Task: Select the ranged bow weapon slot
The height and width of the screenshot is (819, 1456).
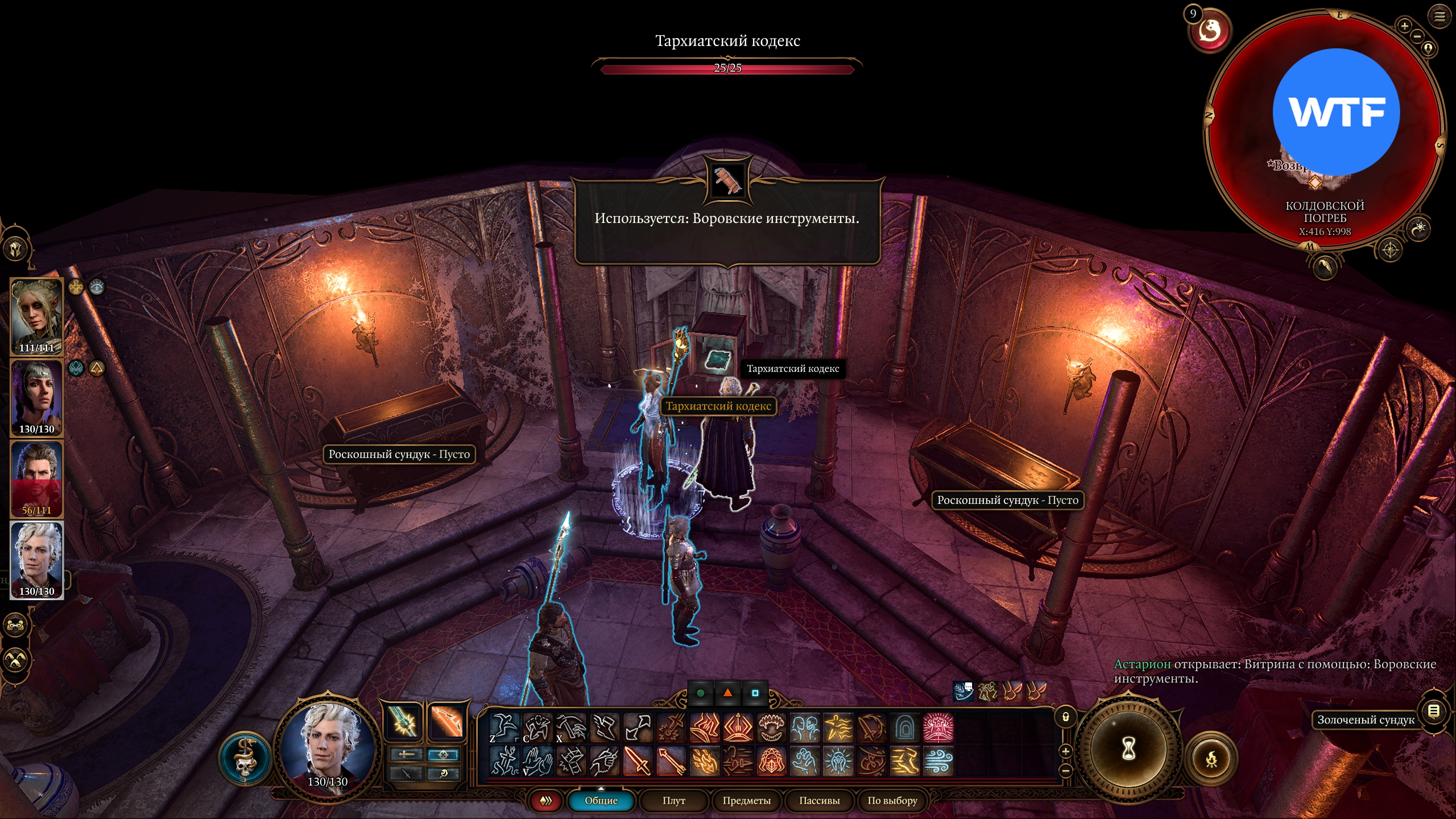Action: [x=445, y=722]
